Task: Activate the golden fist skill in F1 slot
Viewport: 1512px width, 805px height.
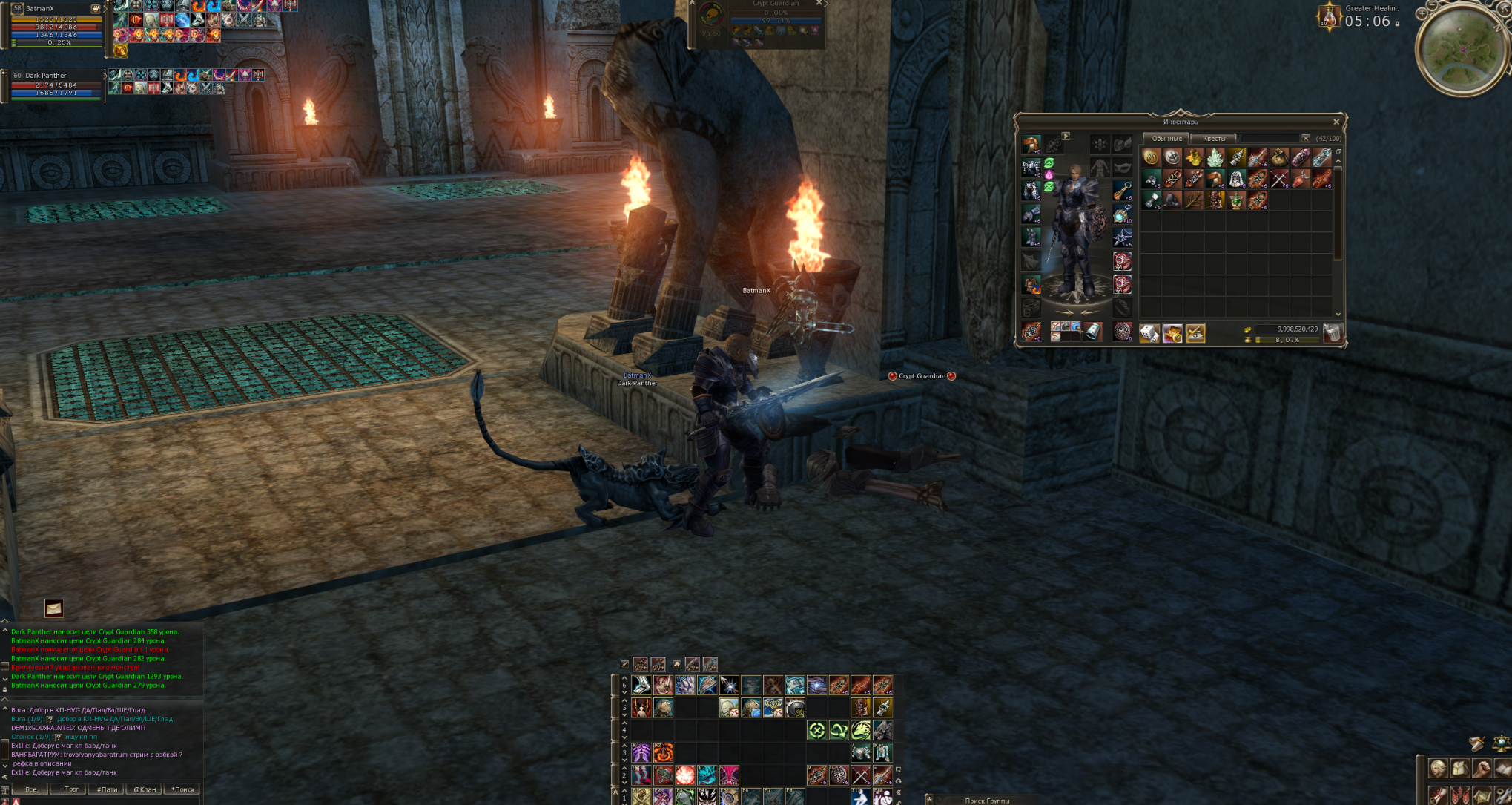Action: click(x=641, y=797)
